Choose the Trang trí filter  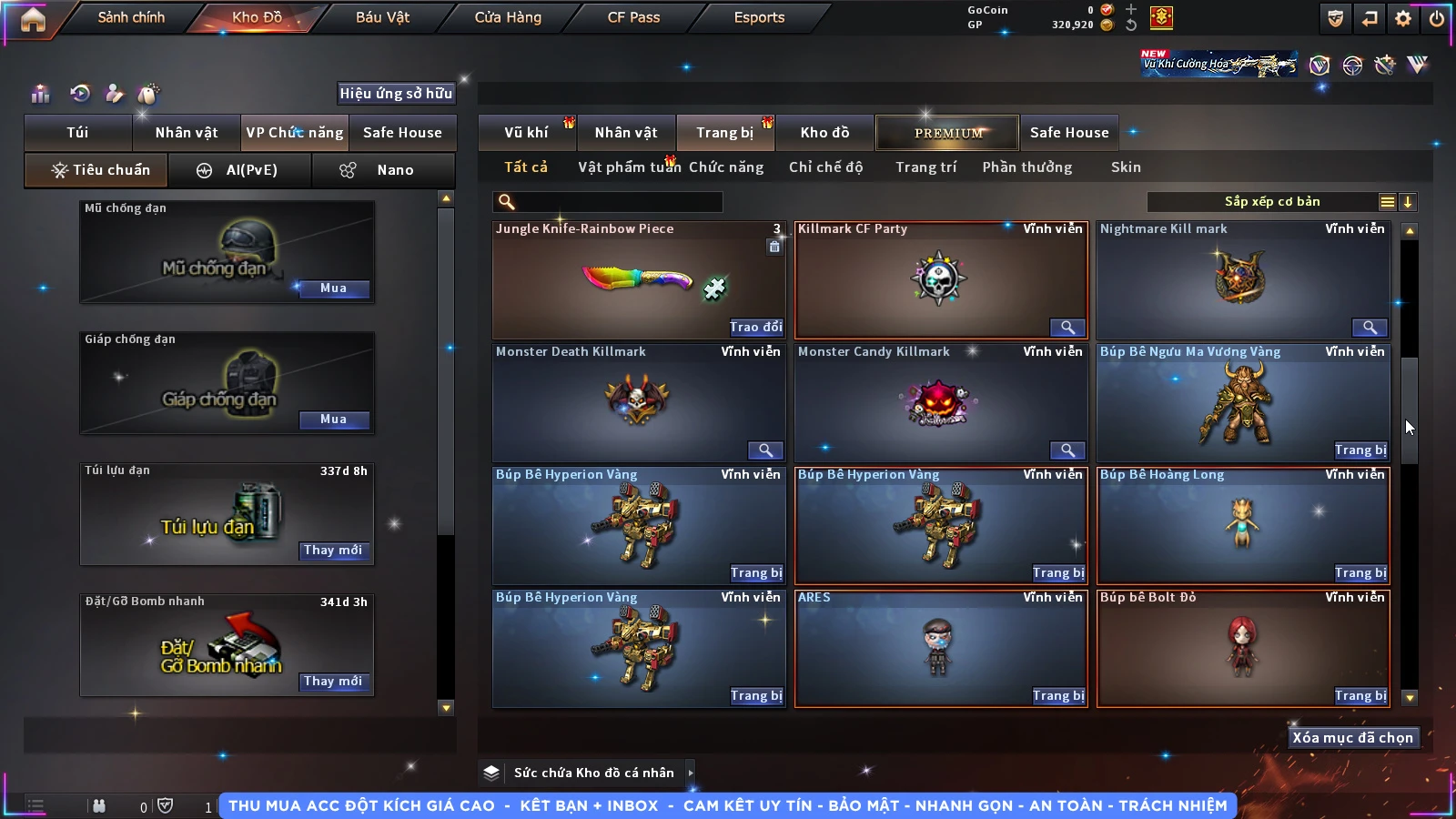925,167
